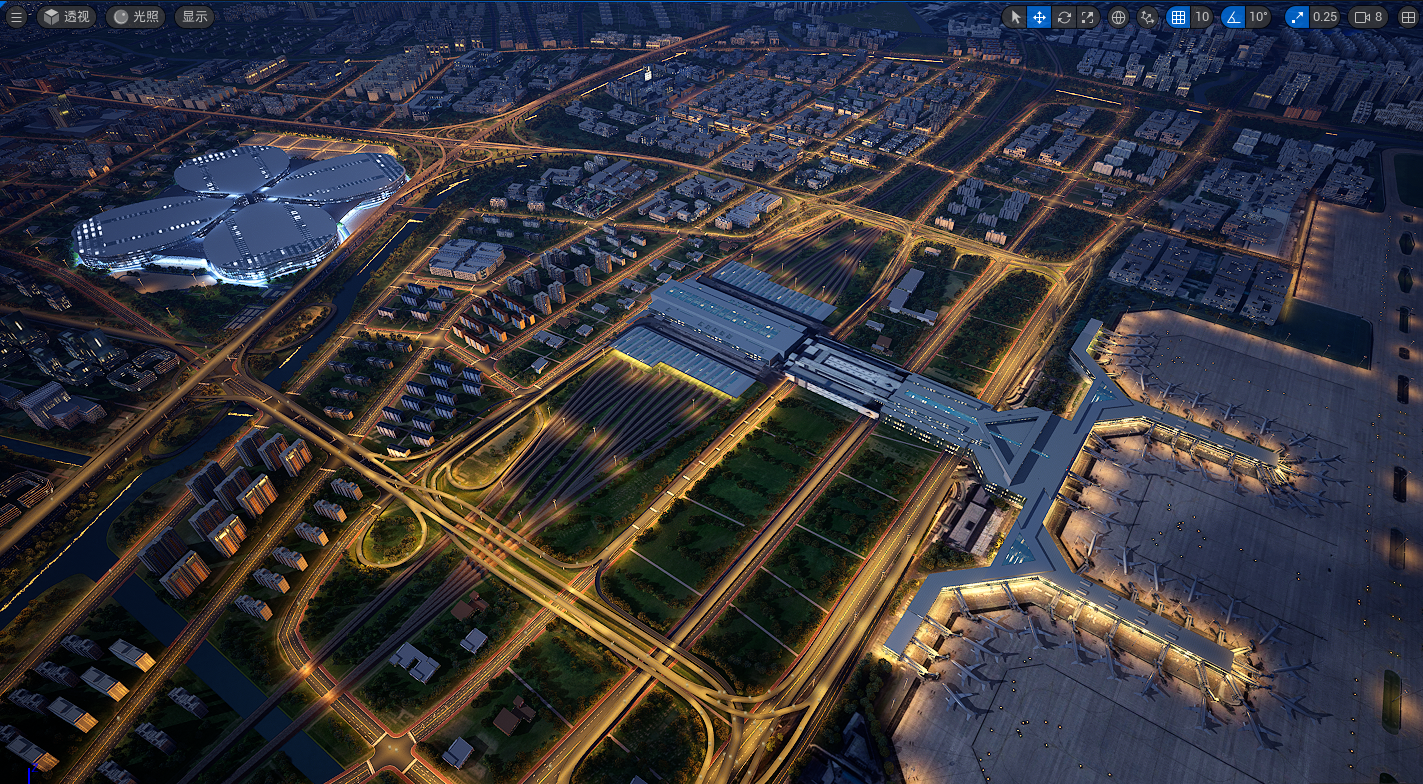Viewport: 1423px width, 784px height.
Task: Open the 透视 perspective view dropdown
Action: coord(66,17)
